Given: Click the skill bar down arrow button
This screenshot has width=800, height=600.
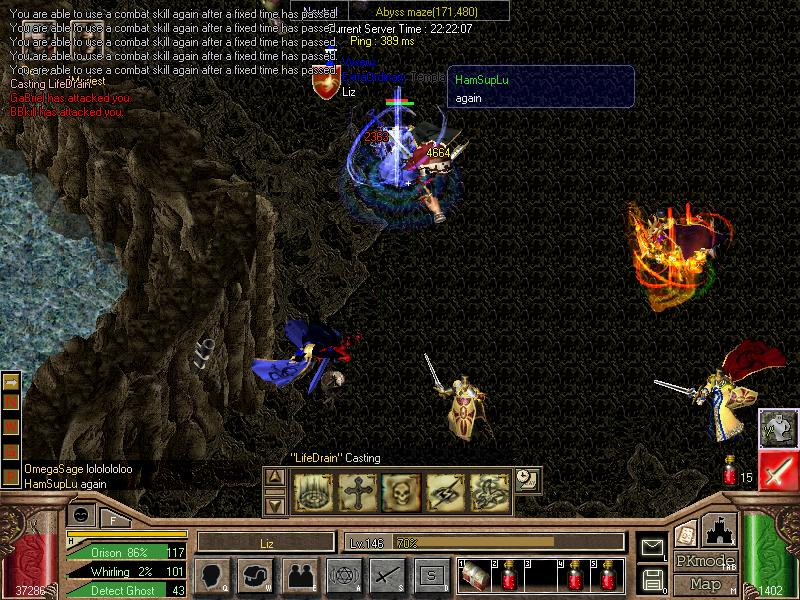Looking at the screenshot, I should click(275, 505).
